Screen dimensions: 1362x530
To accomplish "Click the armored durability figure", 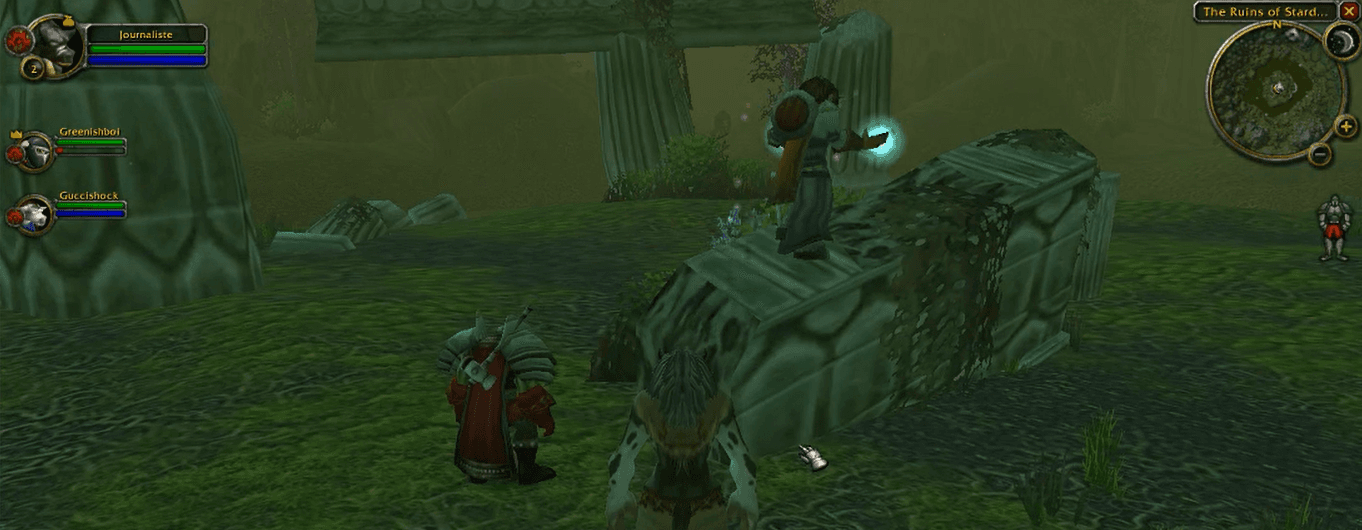I will click(x=1333, y=228).
